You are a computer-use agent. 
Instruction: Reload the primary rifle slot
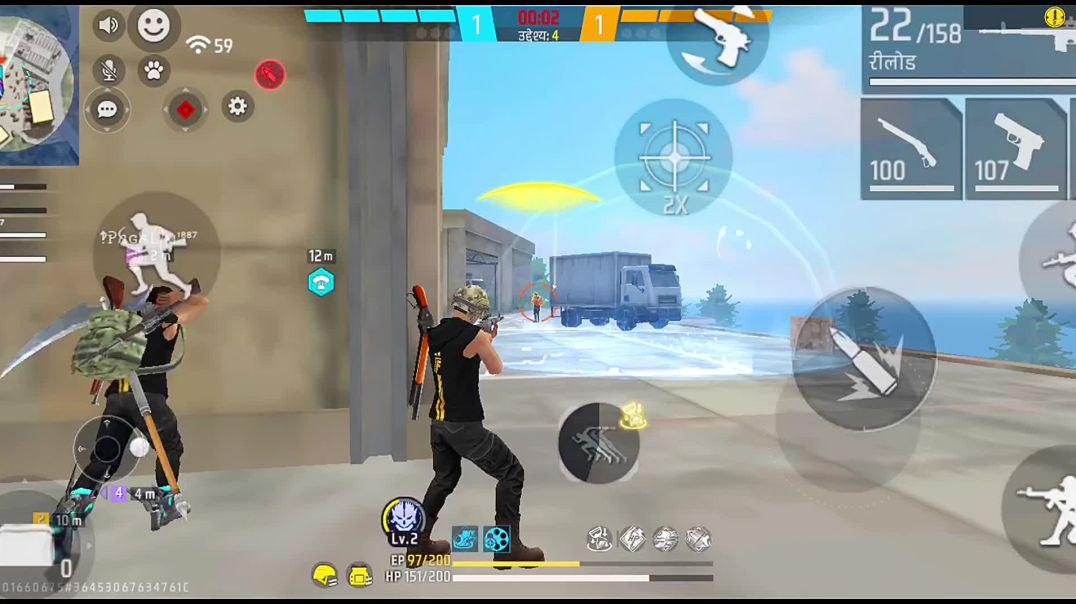966,48
